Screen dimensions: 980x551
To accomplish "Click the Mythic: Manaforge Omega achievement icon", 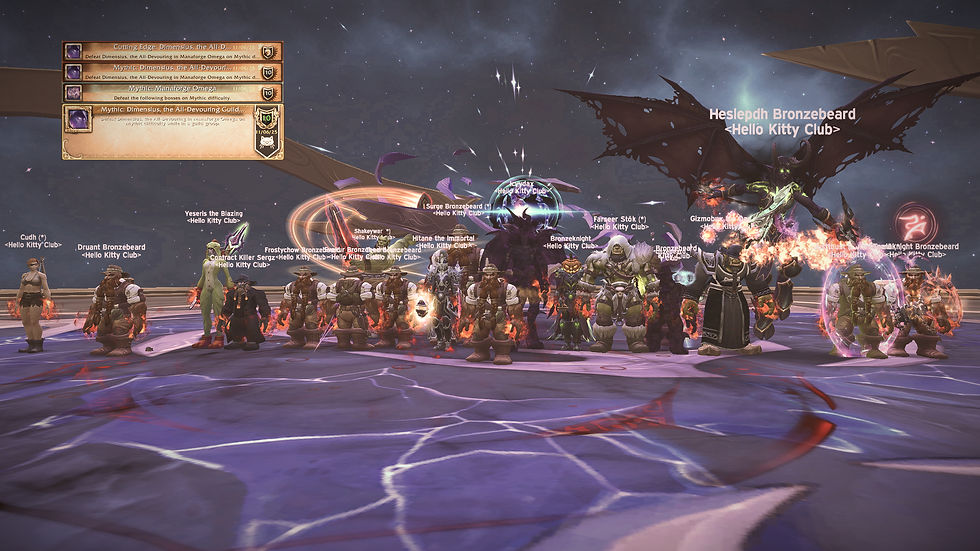I will [x=74, y=92].
